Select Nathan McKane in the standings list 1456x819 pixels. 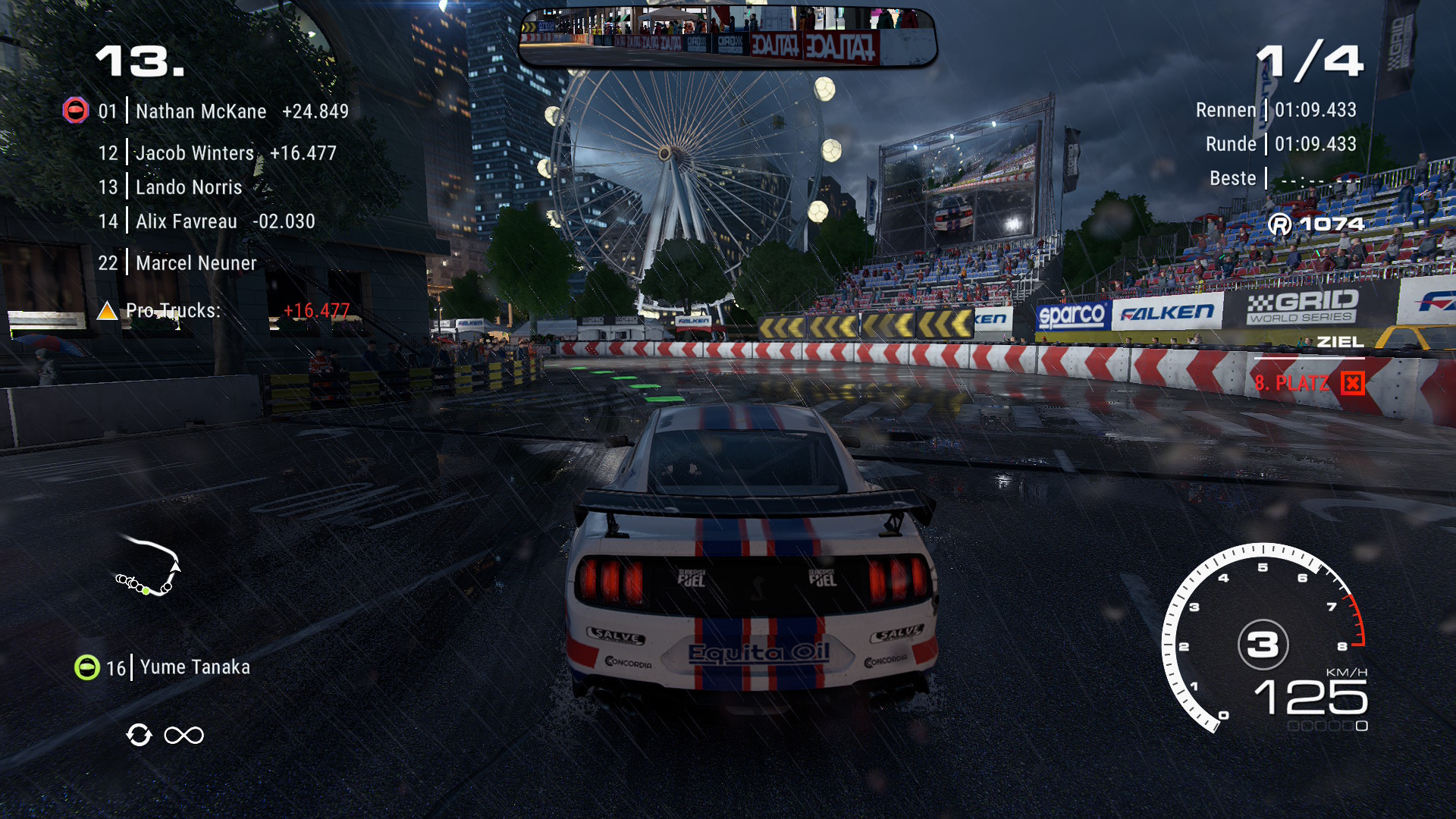pos(201,111)
